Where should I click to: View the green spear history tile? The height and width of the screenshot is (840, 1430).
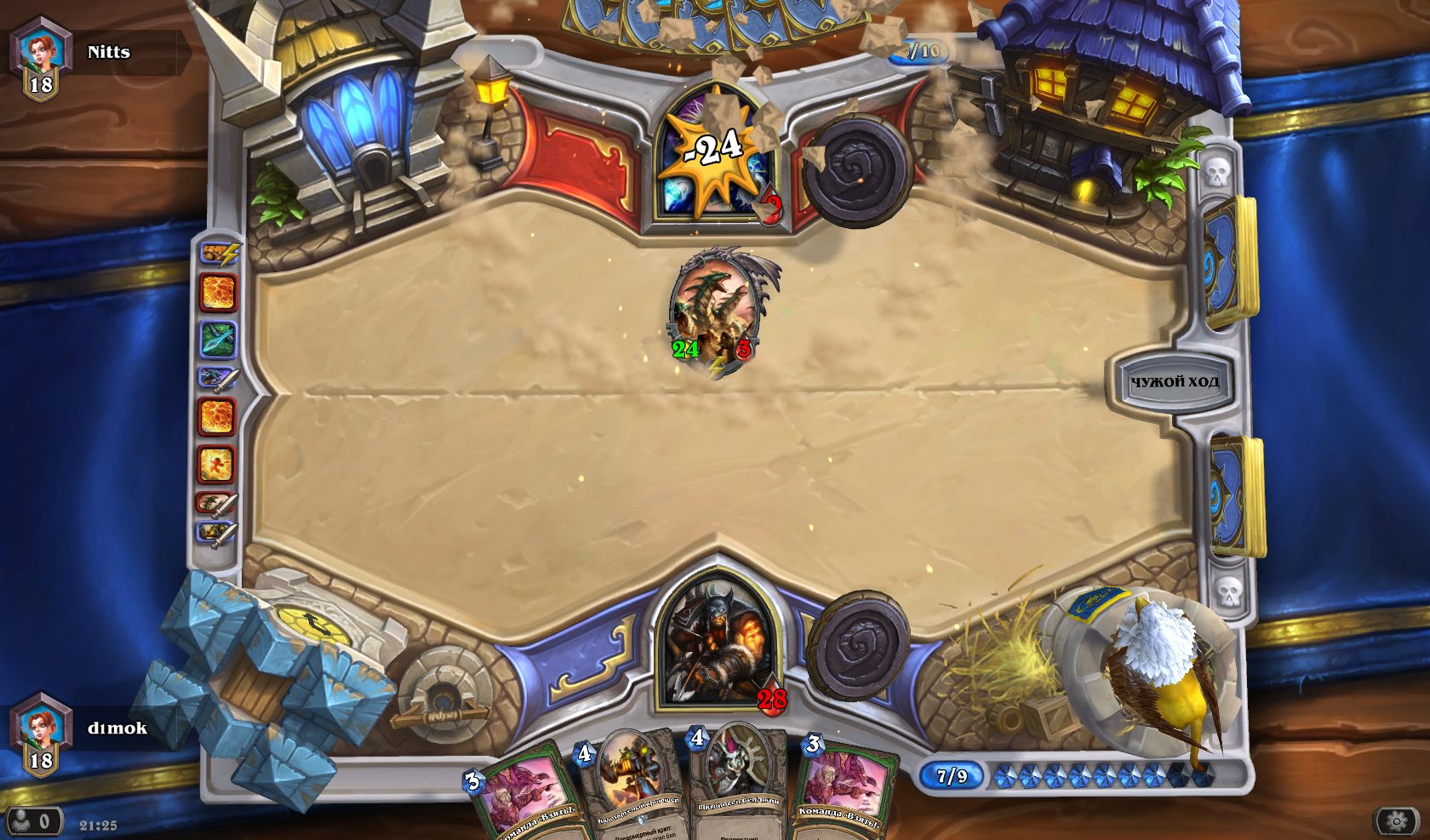click(218, 338)
